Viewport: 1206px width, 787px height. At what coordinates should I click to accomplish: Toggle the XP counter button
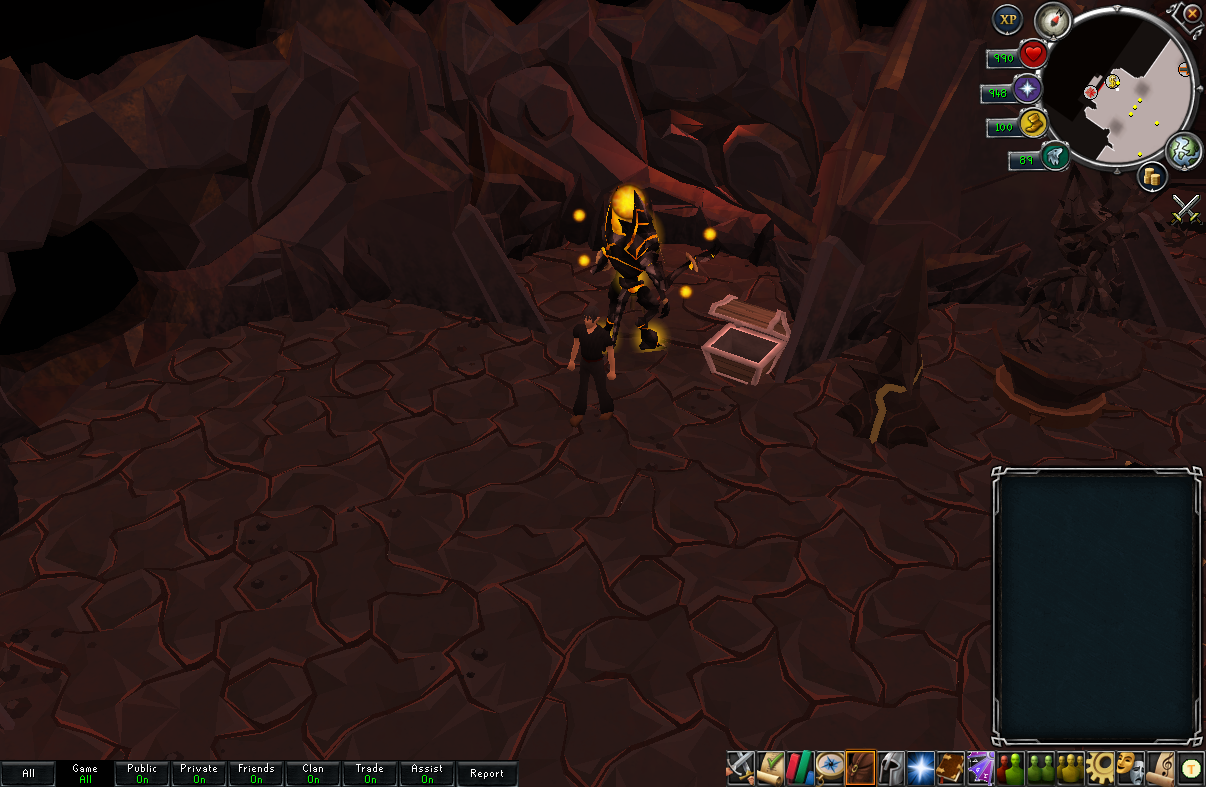click(1007, 20)
